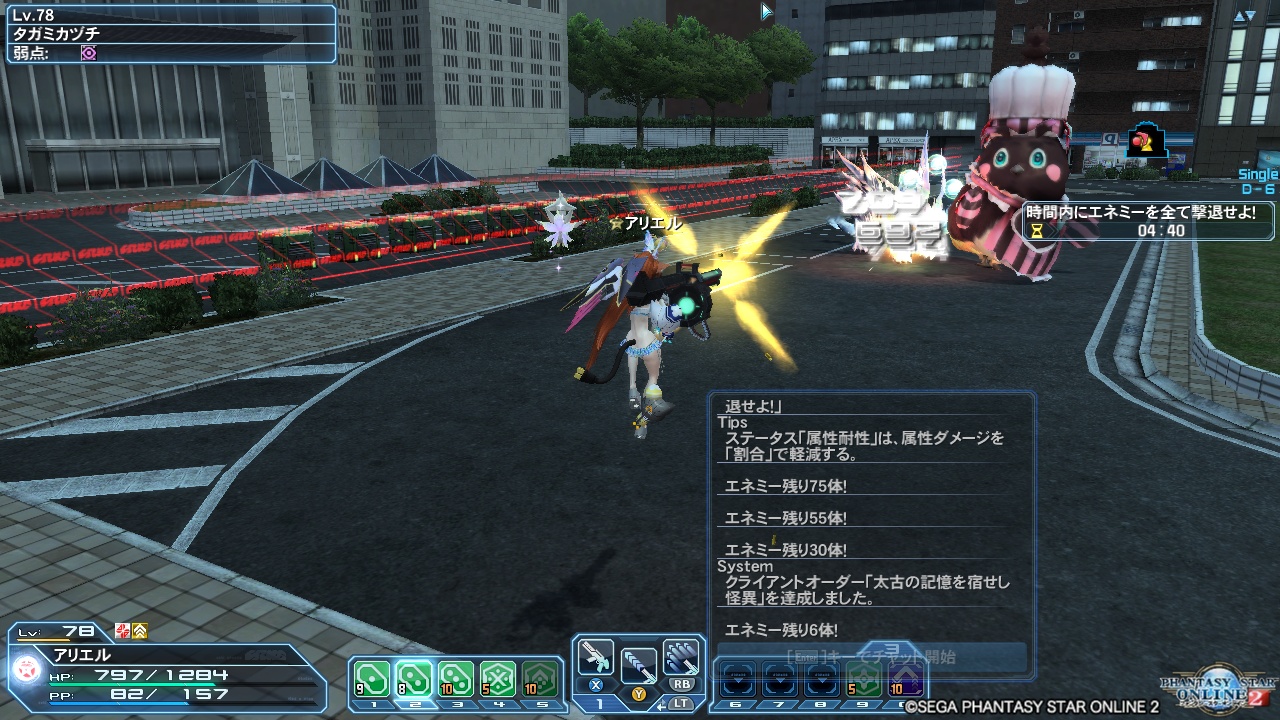1280x720 pixels.
Task: Toggle the atomizer item in subpalette slot 5
Action: [x=540, y=677]
